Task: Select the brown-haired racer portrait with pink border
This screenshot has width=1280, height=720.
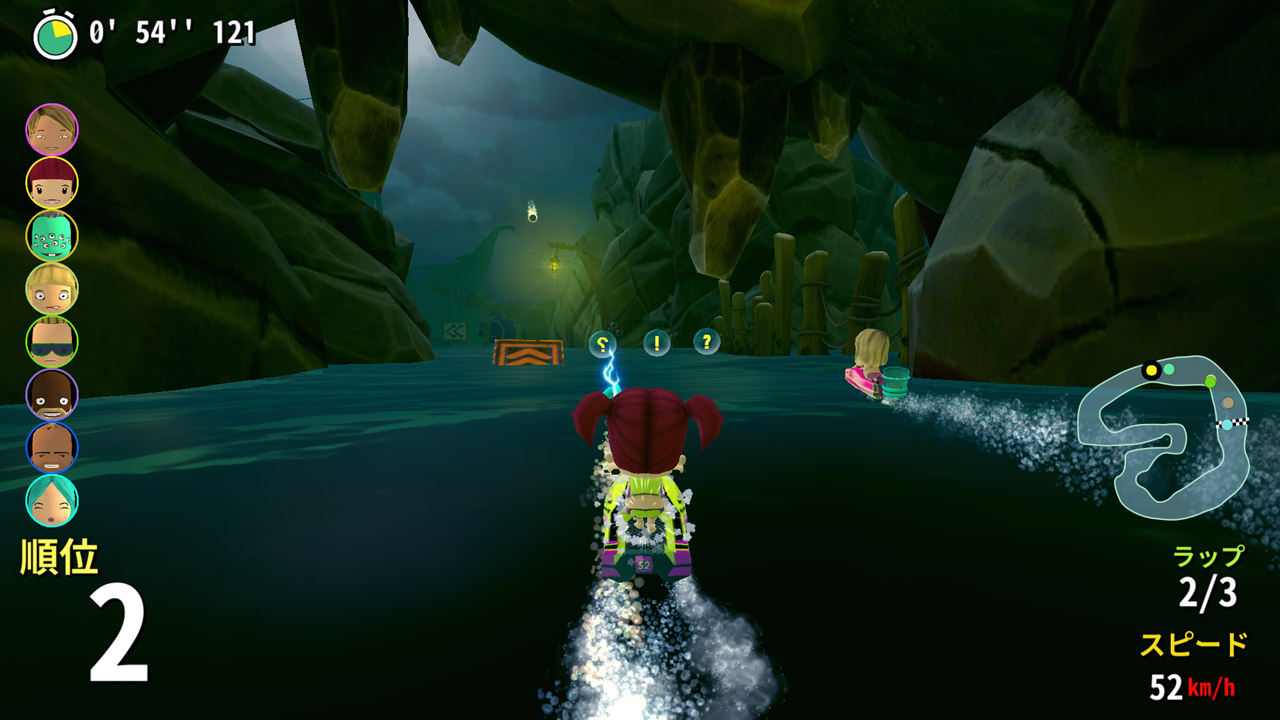Action: tap(52, 130)
